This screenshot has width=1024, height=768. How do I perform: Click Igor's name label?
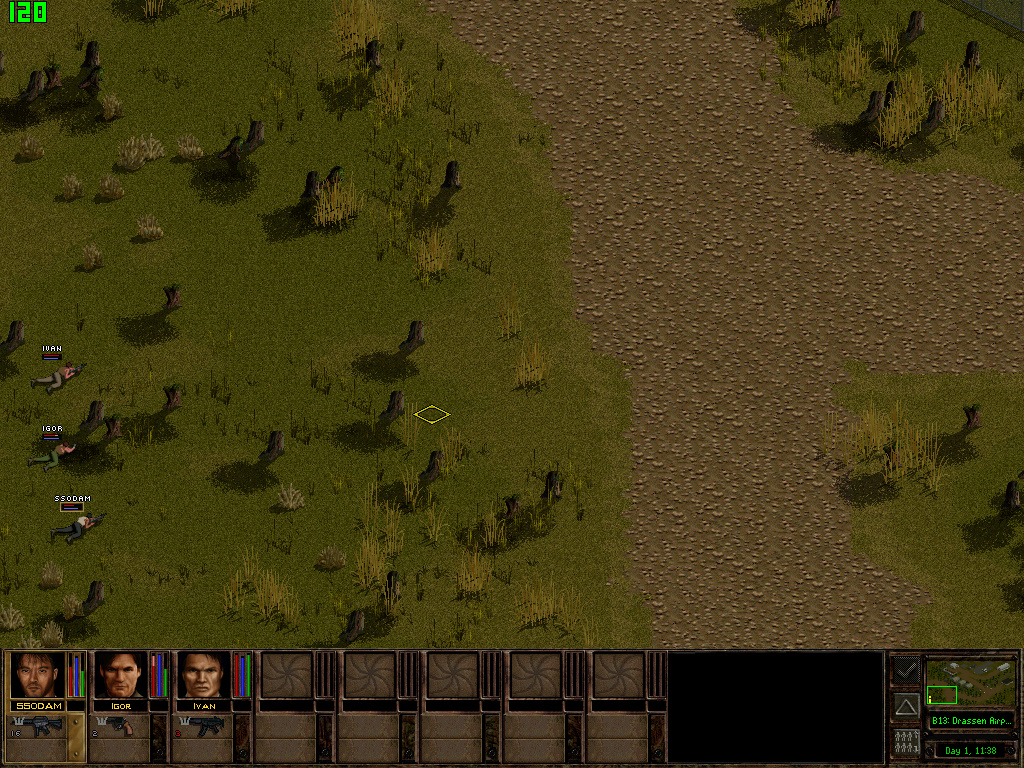point(120,706)
